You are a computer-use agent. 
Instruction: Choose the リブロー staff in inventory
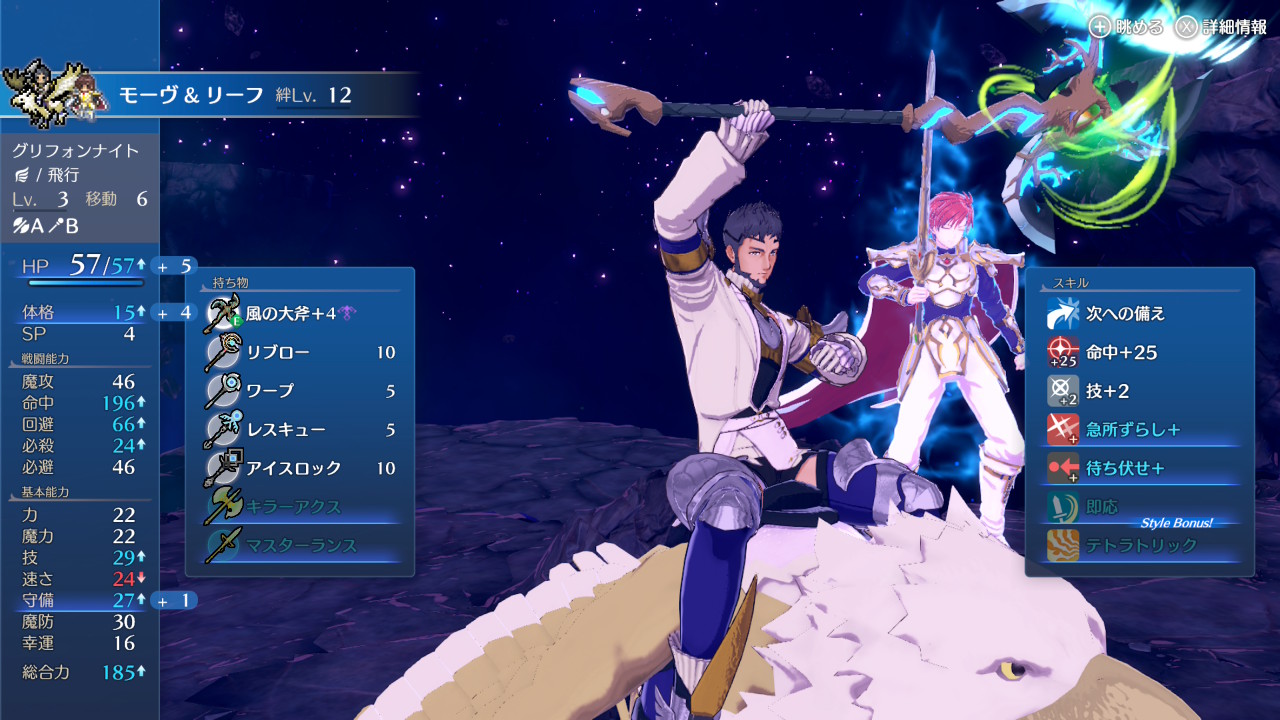point(300,352)
